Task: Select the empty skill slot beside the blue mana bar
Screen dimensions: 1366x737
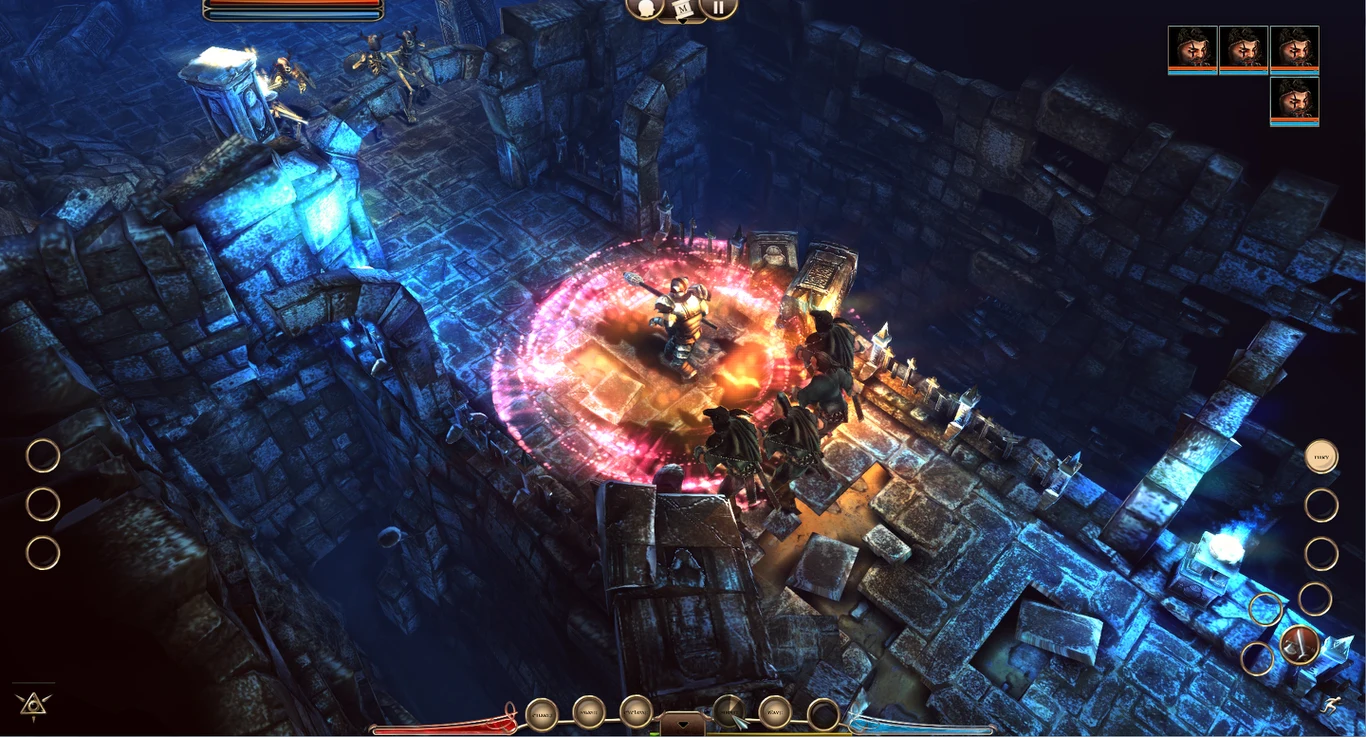Action: tap(823, 714)
